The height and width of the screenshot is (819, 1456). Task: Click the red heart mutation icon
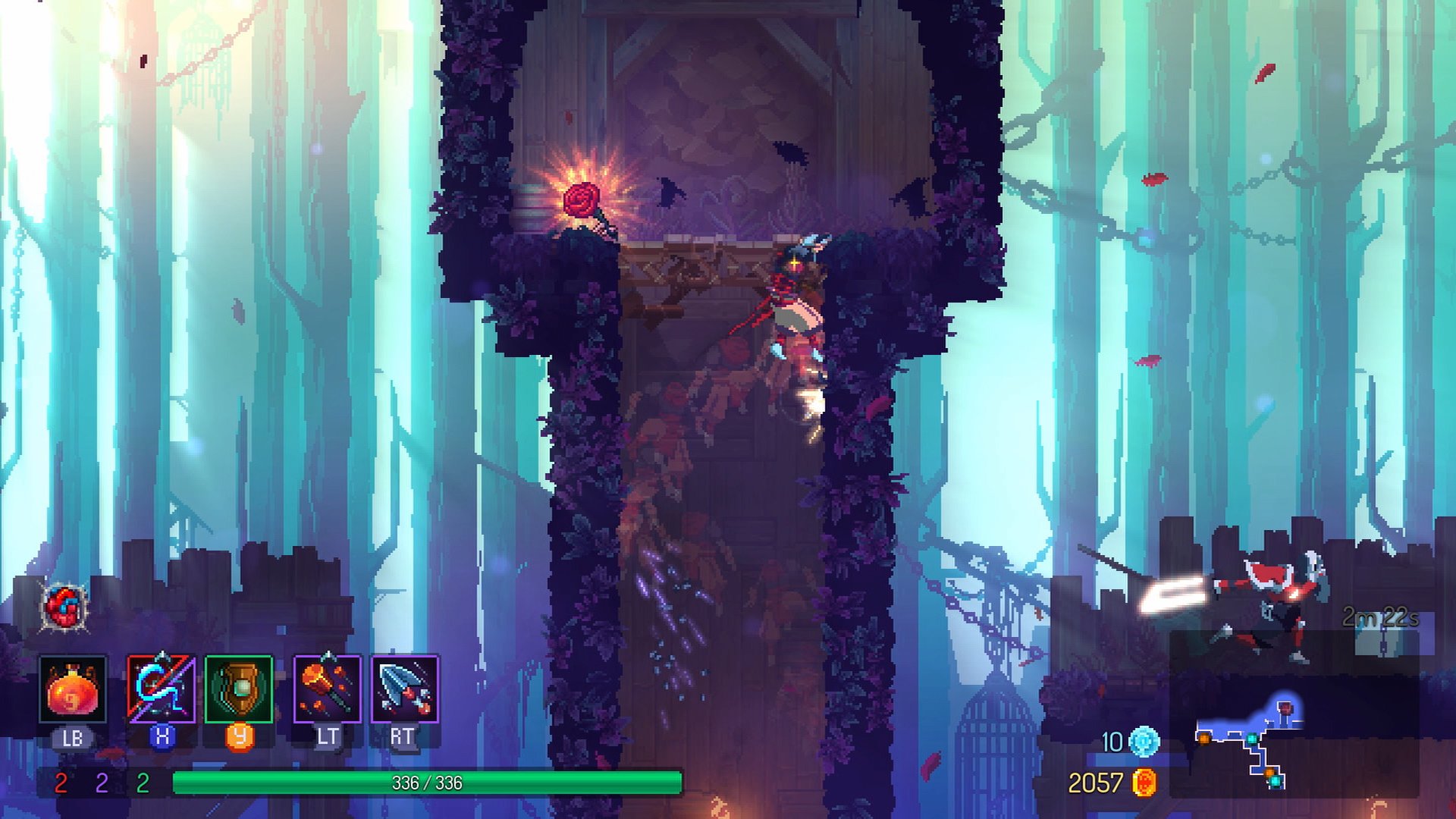(x=65, y=607)
